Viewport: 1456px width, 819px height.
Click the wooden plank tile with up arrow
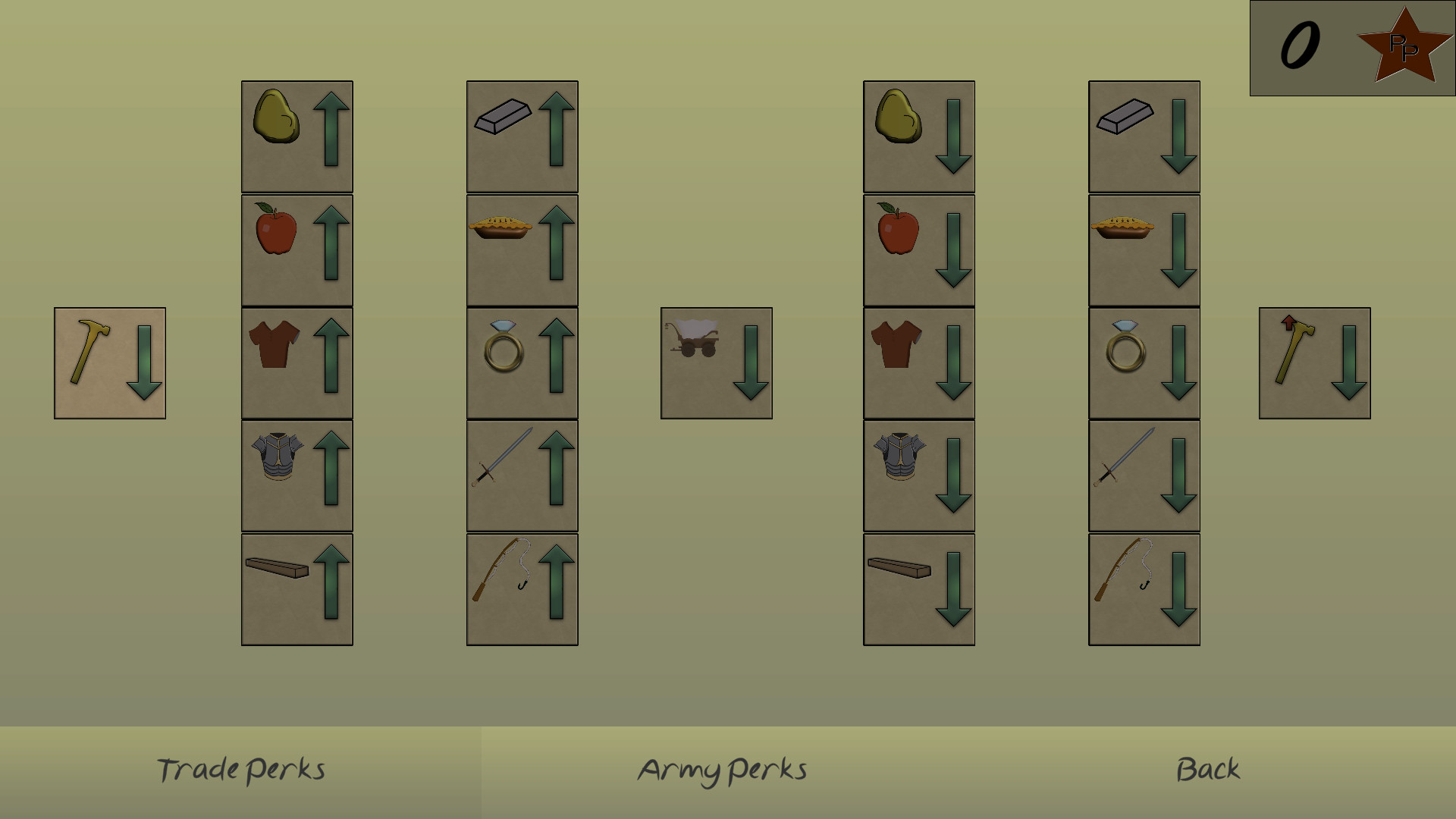[x=296, y=587]
